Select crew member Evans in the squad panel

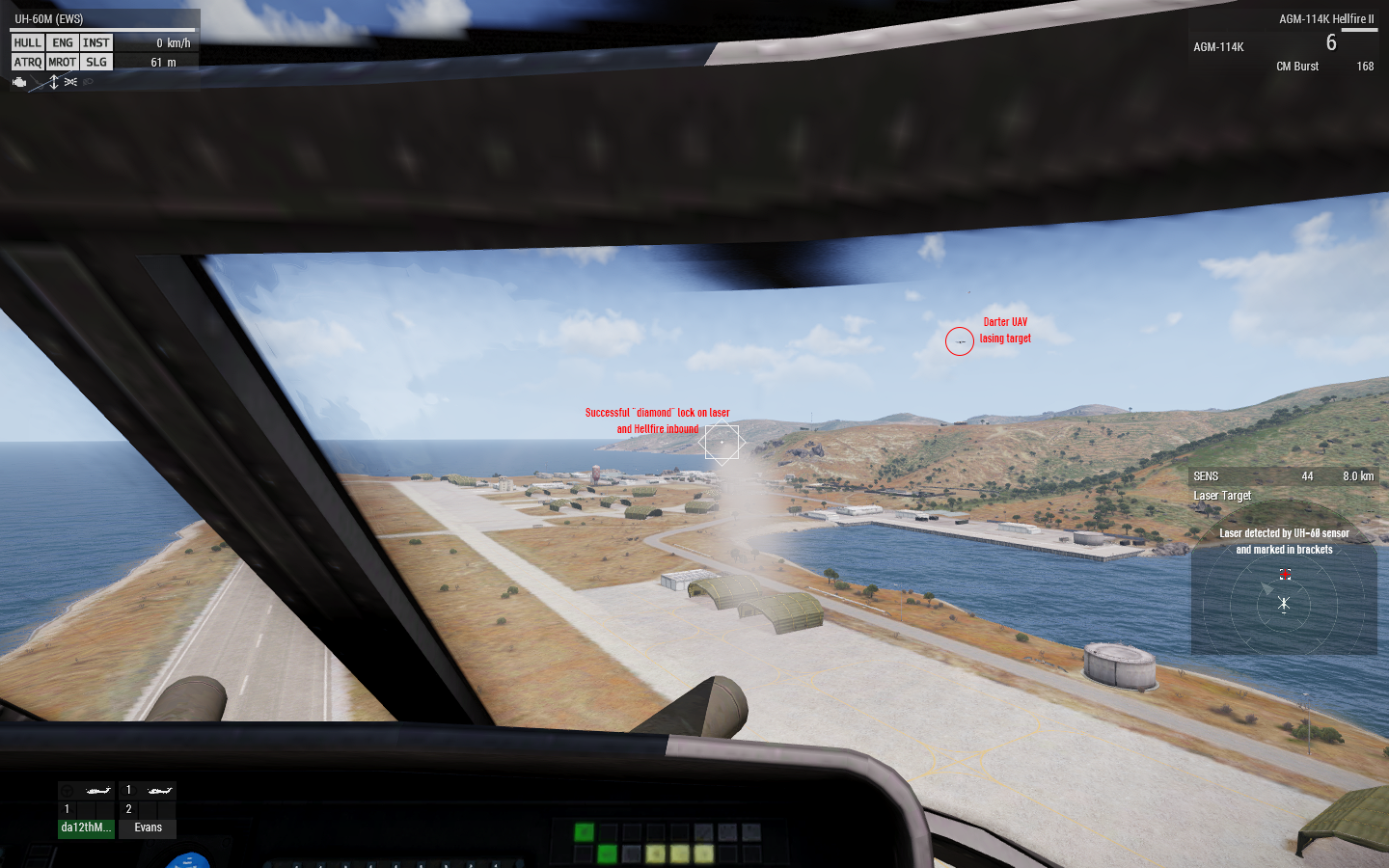click(148, 827)
